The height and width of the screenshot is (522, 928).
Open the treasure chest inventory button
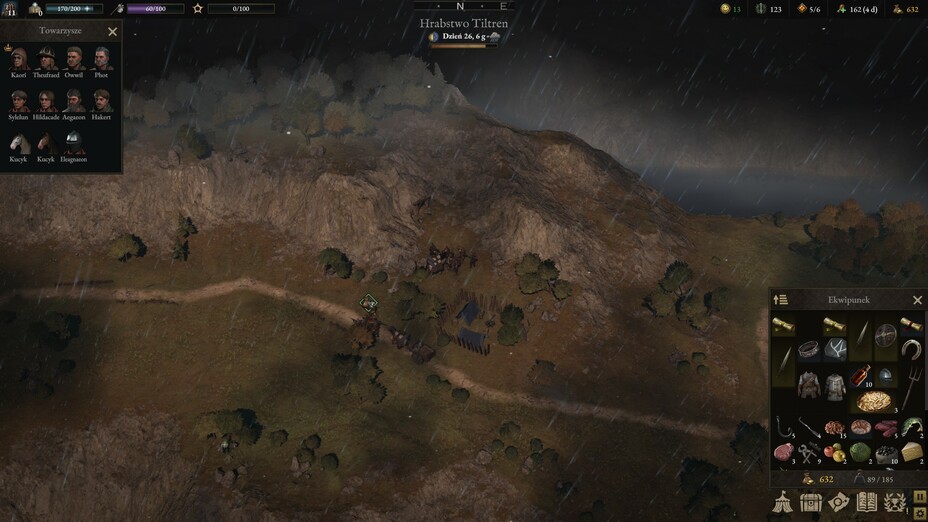pos(811,503)
